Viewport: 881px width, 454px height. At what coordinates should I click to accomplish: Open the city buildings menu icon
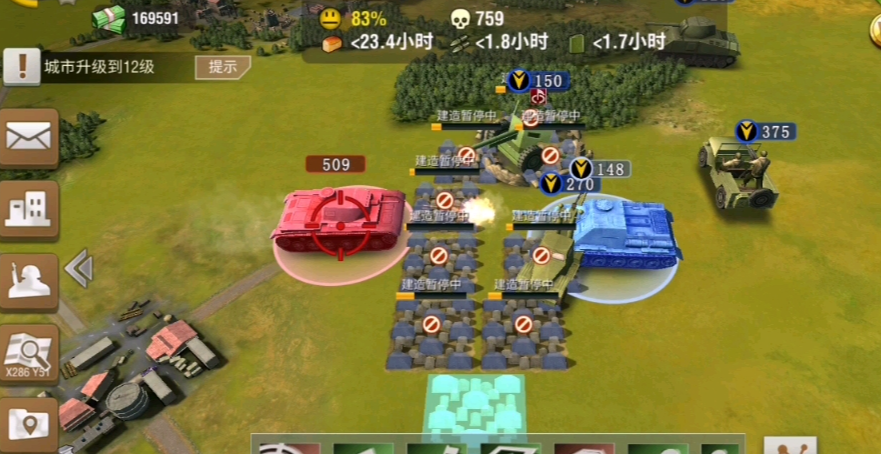[x=28, y=207]
